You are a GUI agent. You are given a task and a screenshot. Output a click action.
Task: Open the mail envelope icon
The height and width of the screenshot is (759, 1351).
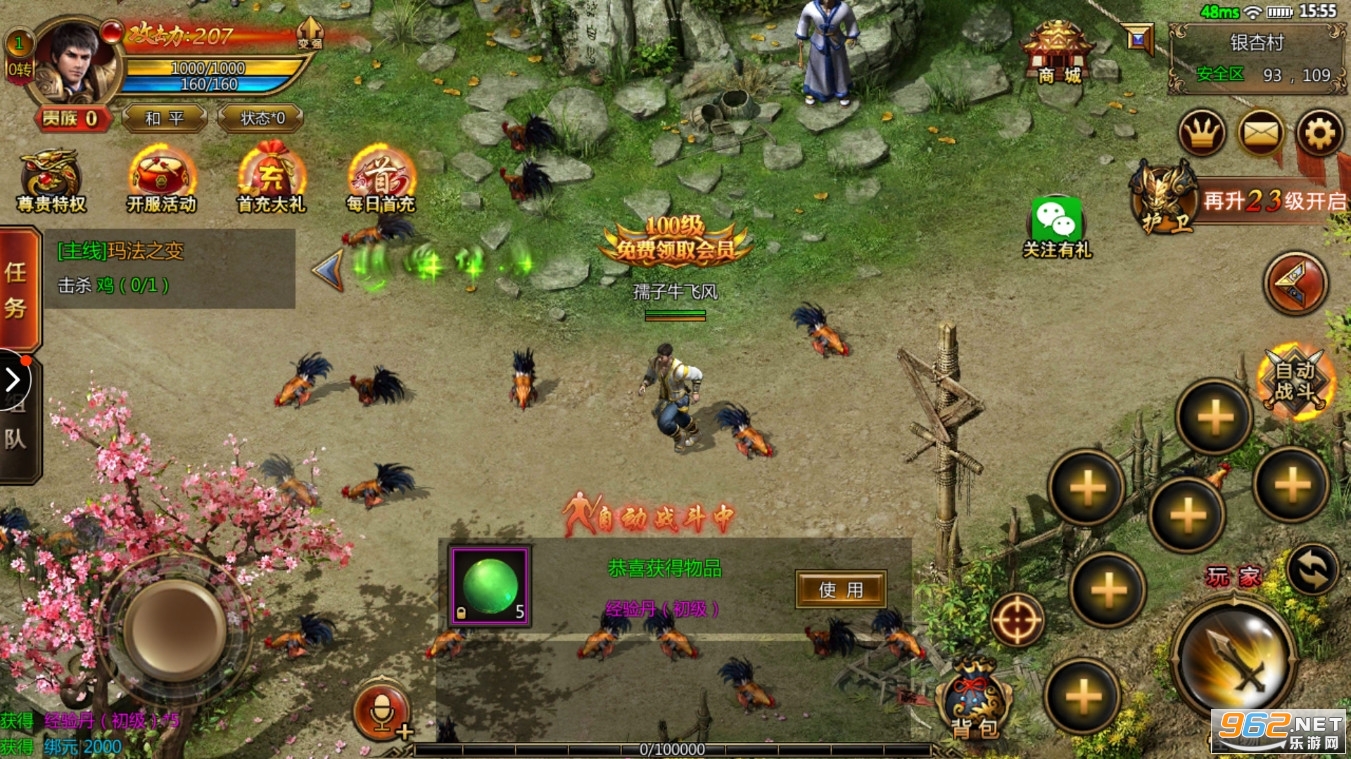(x=1260, y=133)
